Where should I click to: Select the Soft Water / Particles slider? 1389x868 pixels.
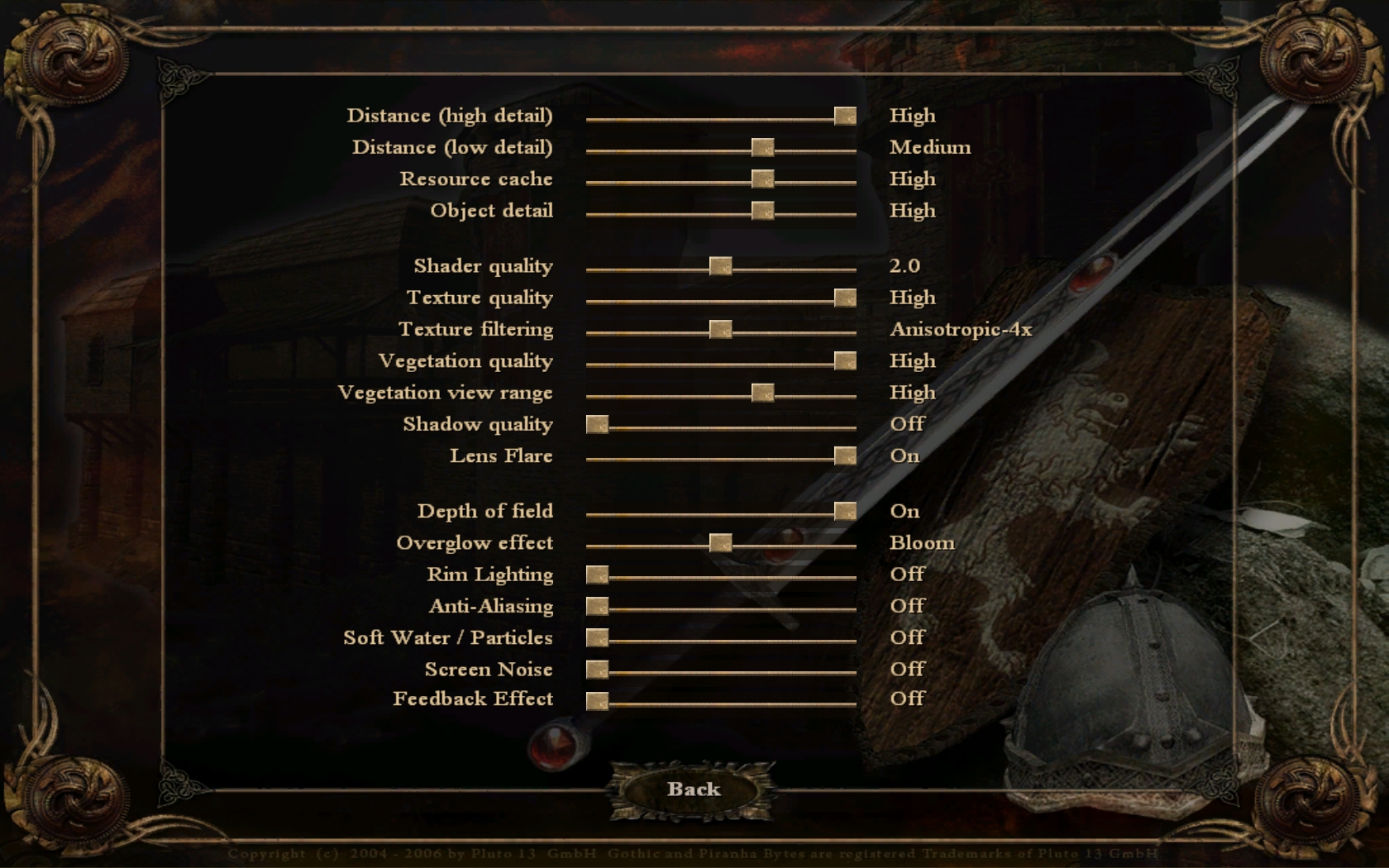tap(597, 638)
